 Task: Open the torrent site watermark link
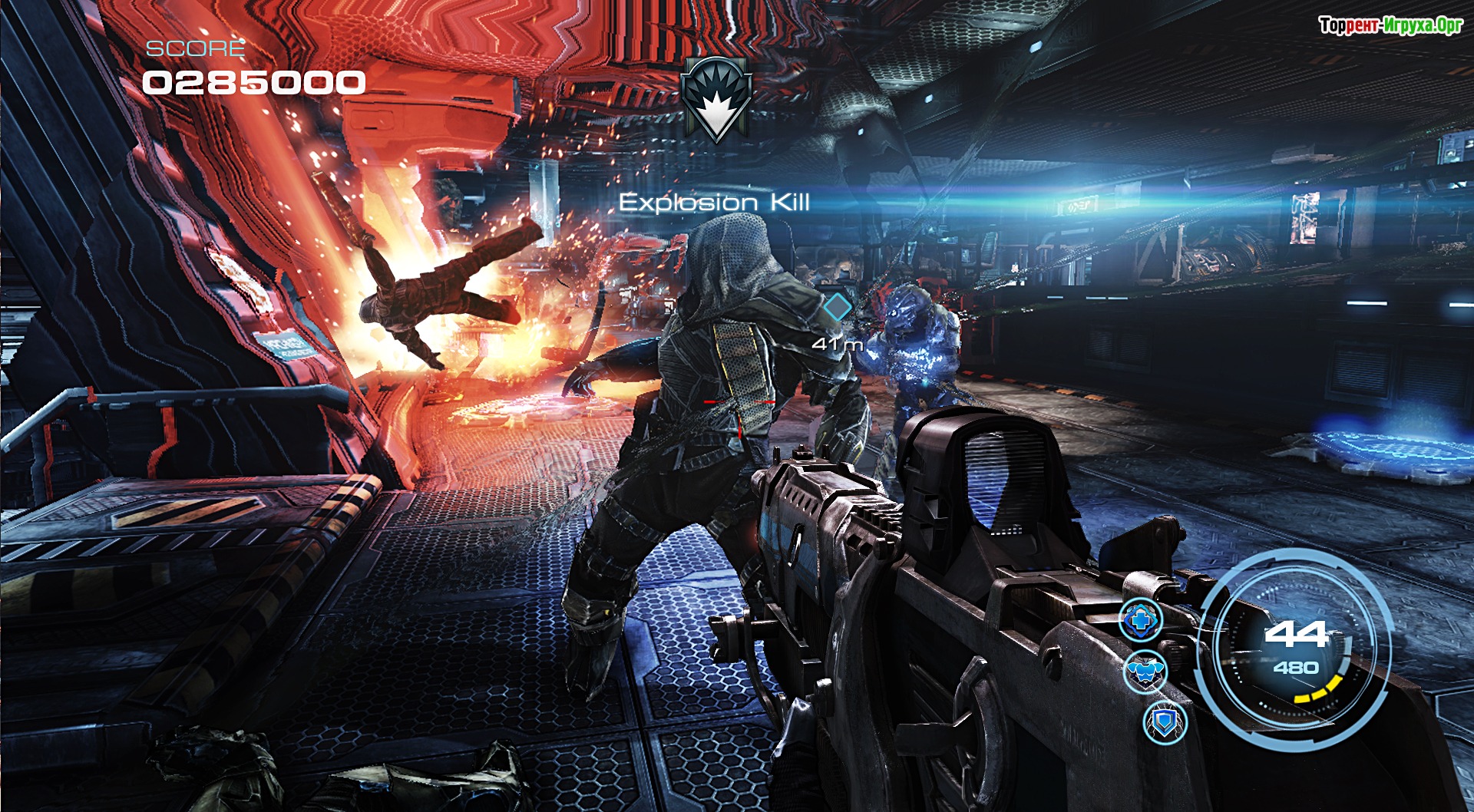tap(1390, 25)
